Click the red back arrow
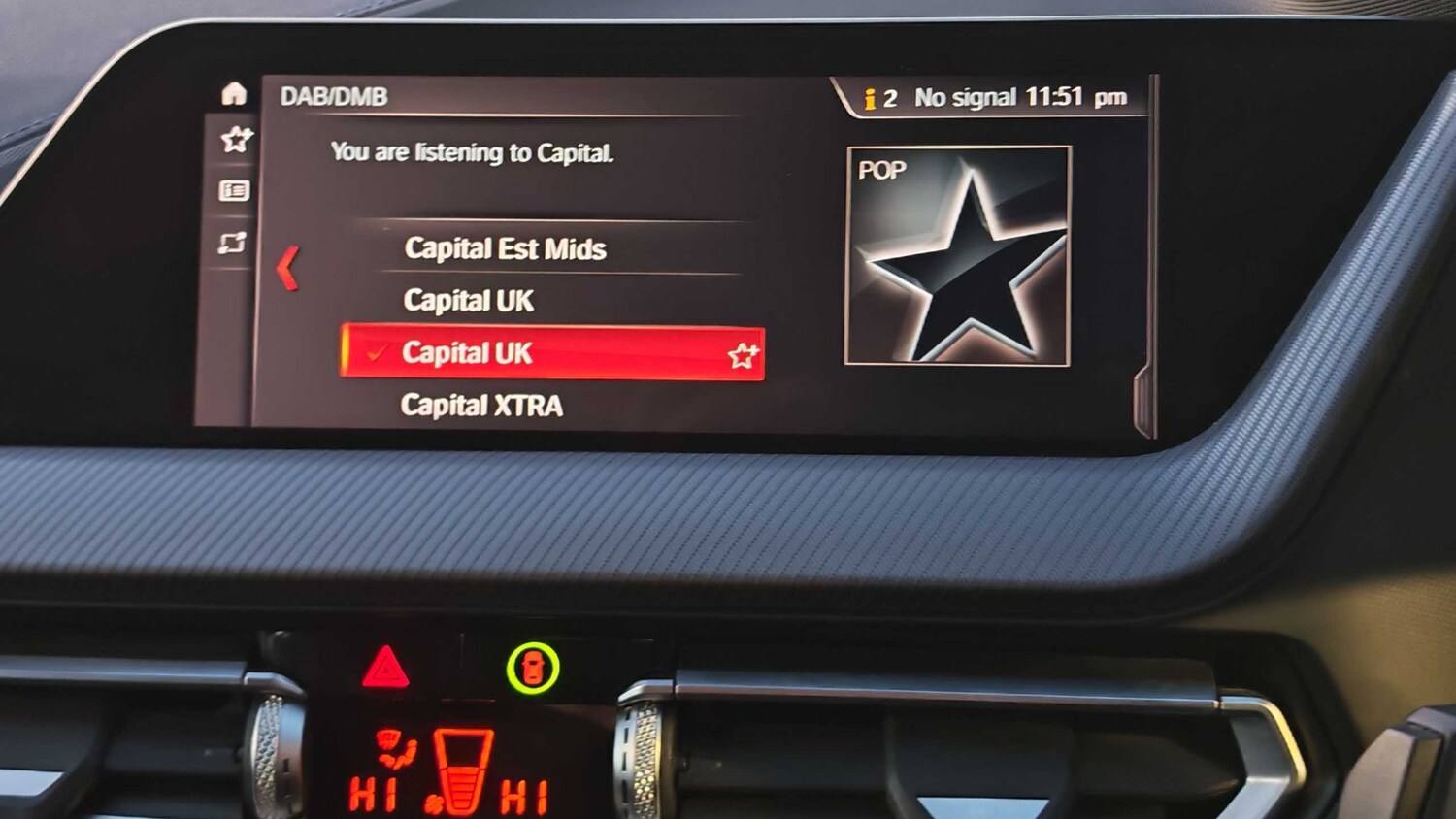 tap(287, 268)
